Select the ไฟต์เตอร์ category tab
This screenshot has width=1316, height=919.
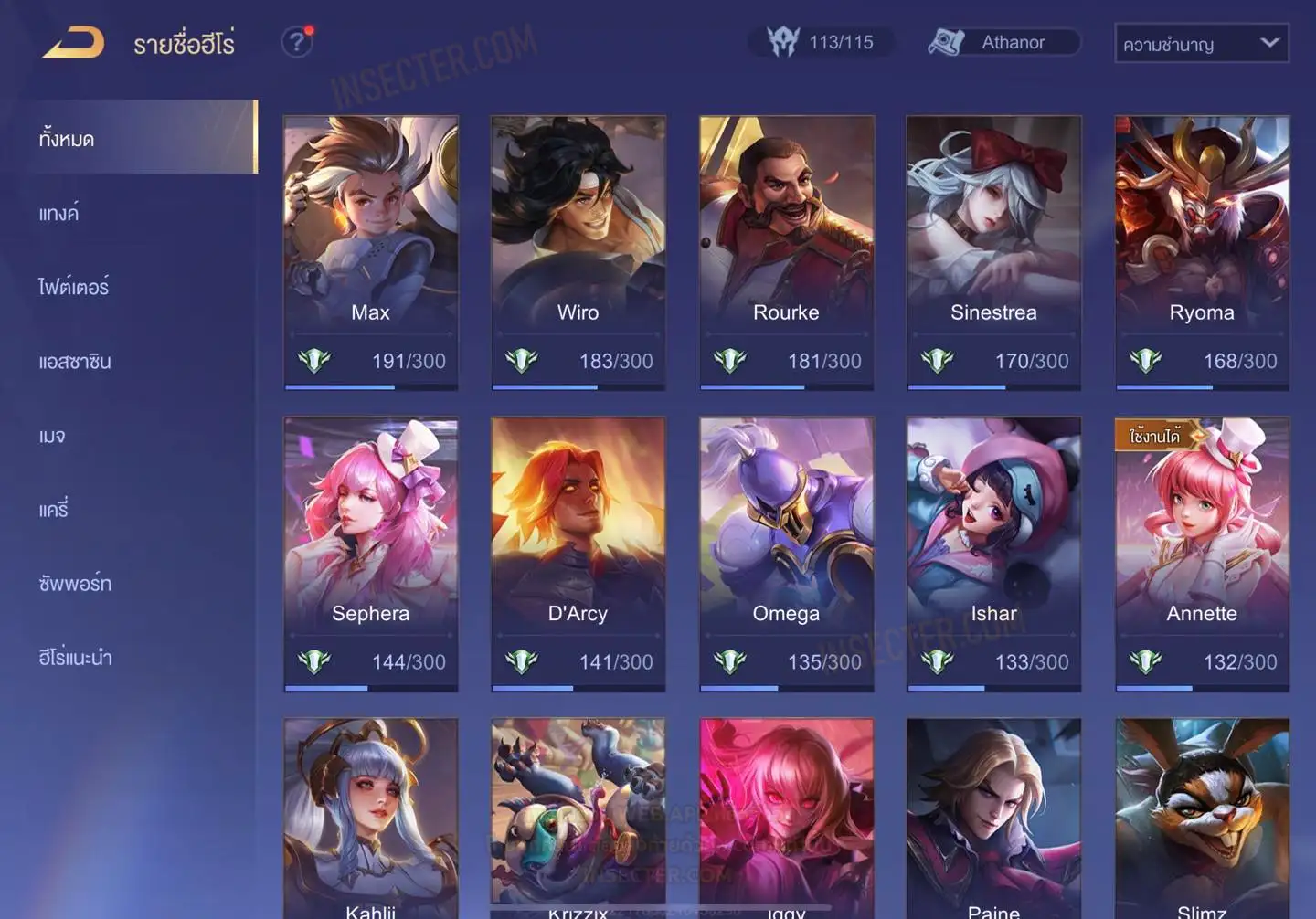pyautogui.click(x=74, y=287)
